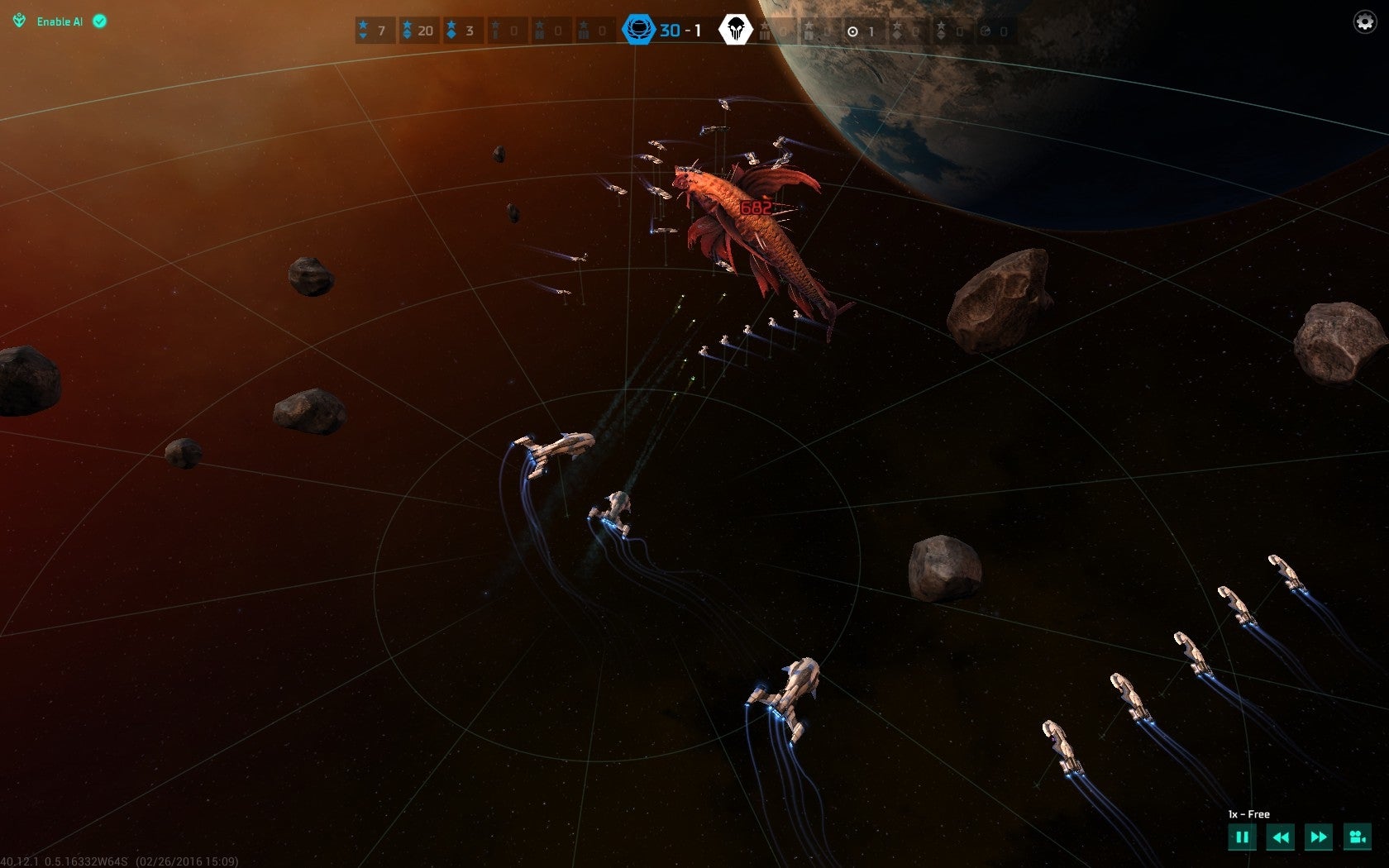This screenshot has height=868, width=1389.
Task: Select the blue faction hexagon emblem
Action: click(x=638, y=31)
